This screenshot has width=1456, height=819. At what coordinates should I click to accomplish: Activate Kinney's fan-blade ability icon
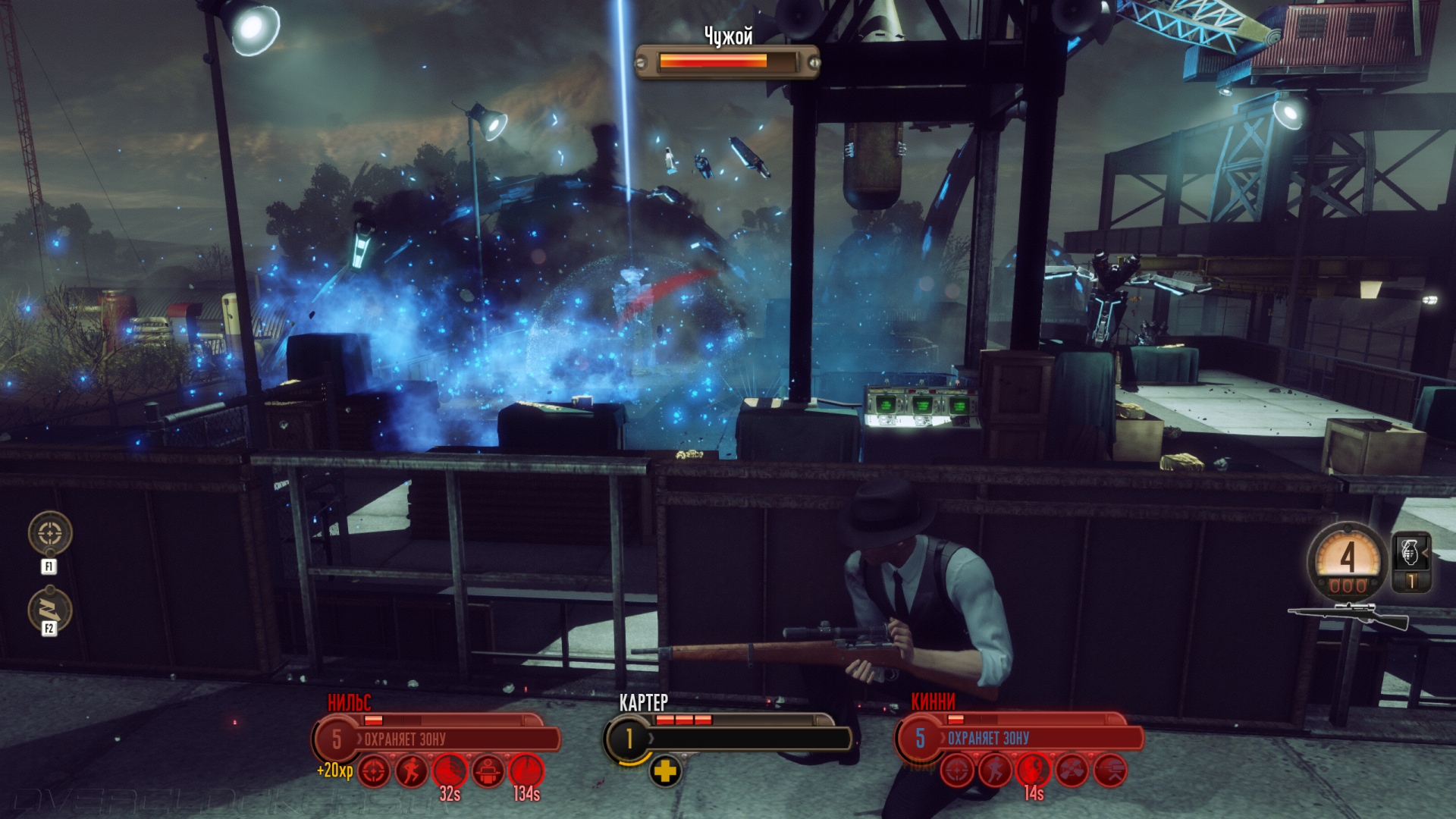coord(1072,772)
